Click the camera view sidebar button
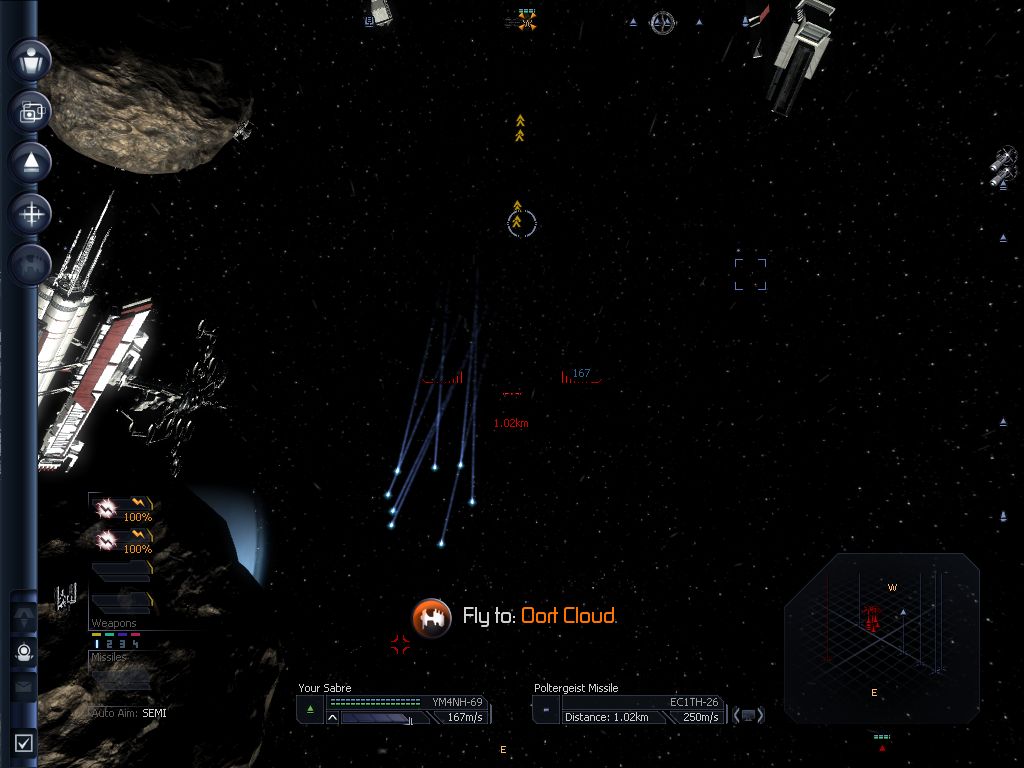 coord(31,111)
